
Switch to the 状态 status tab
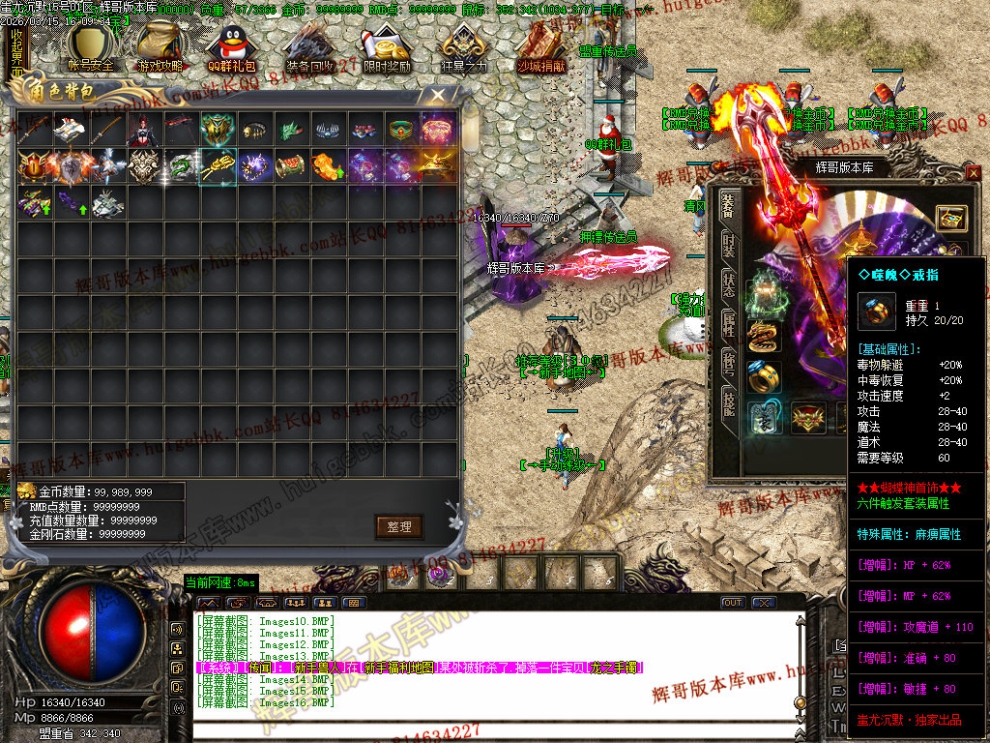(729, 282)
